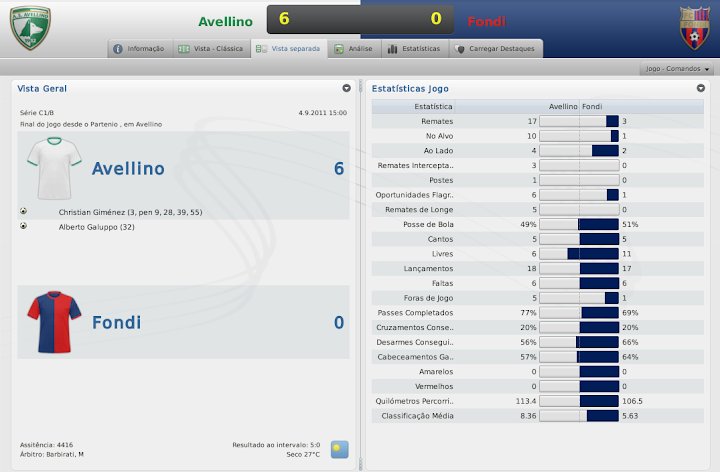Image resolution: width=720 pixels, height=472 pixels.
Task: Show the Estatísticas tab
Action: pyautogui.click(x=412, y=48)
